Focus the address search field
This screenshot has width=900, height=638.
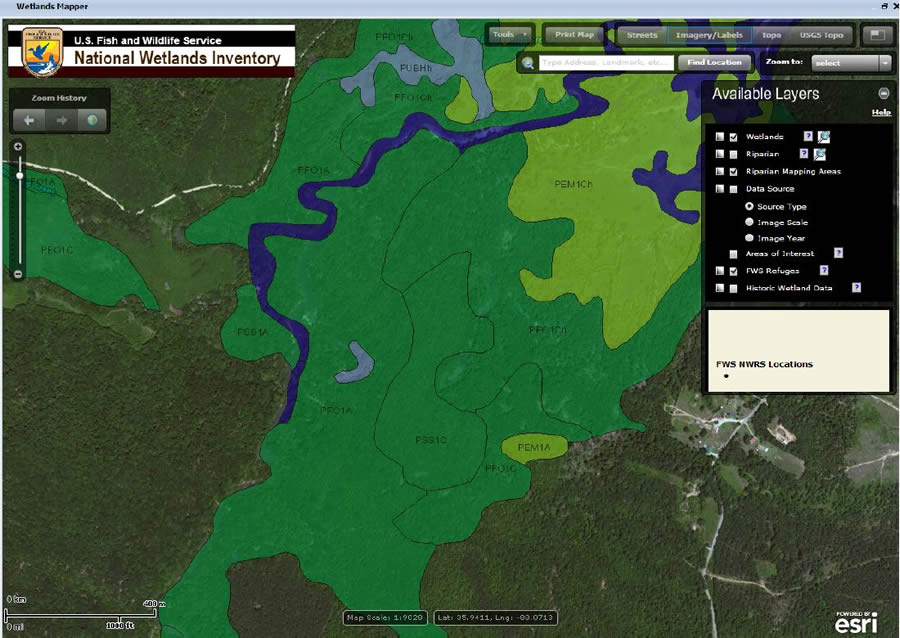604,62
